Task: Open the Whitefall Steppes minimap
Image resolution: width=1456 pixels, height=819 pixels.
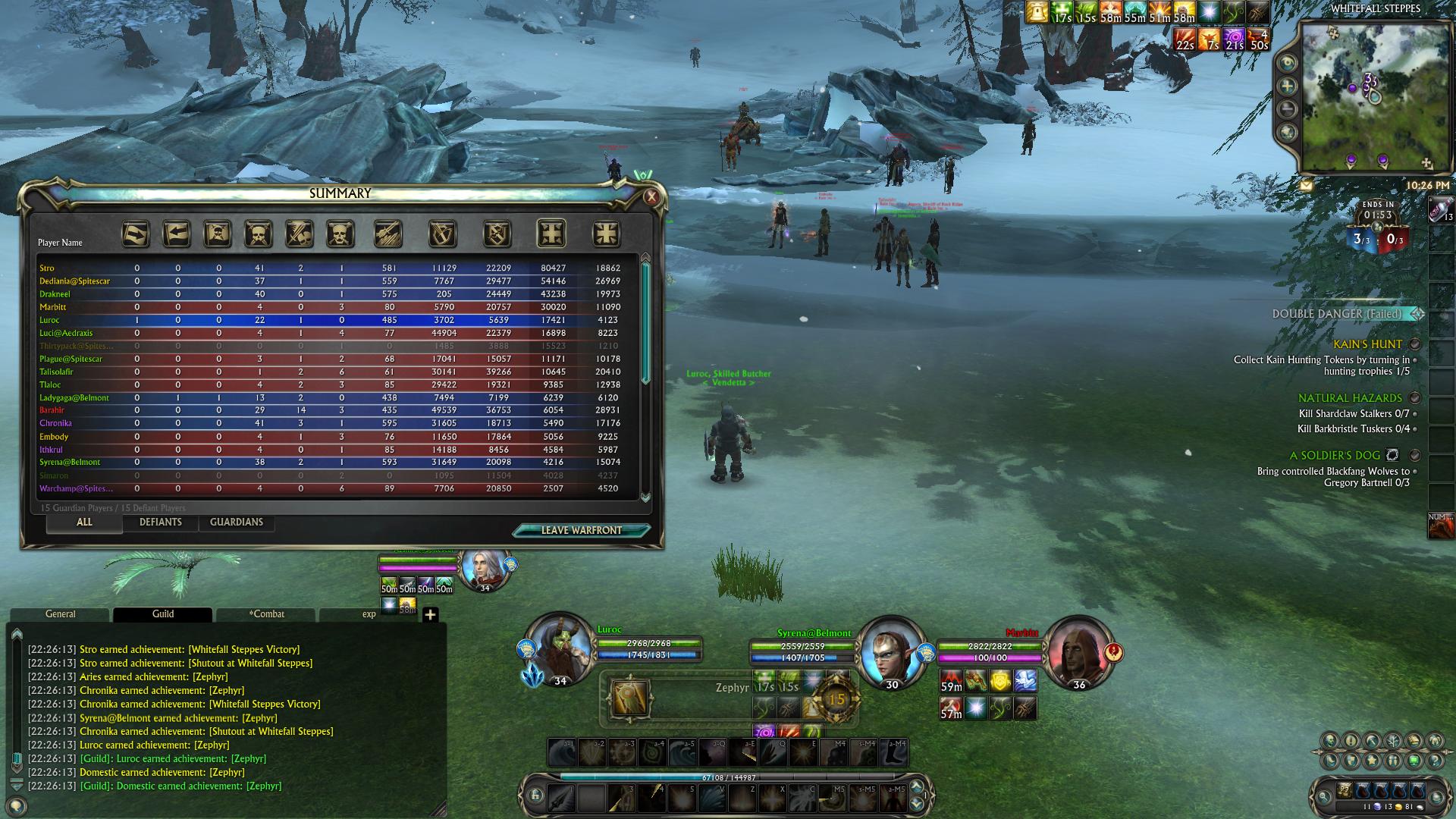Action: [x=1363, y=97]
